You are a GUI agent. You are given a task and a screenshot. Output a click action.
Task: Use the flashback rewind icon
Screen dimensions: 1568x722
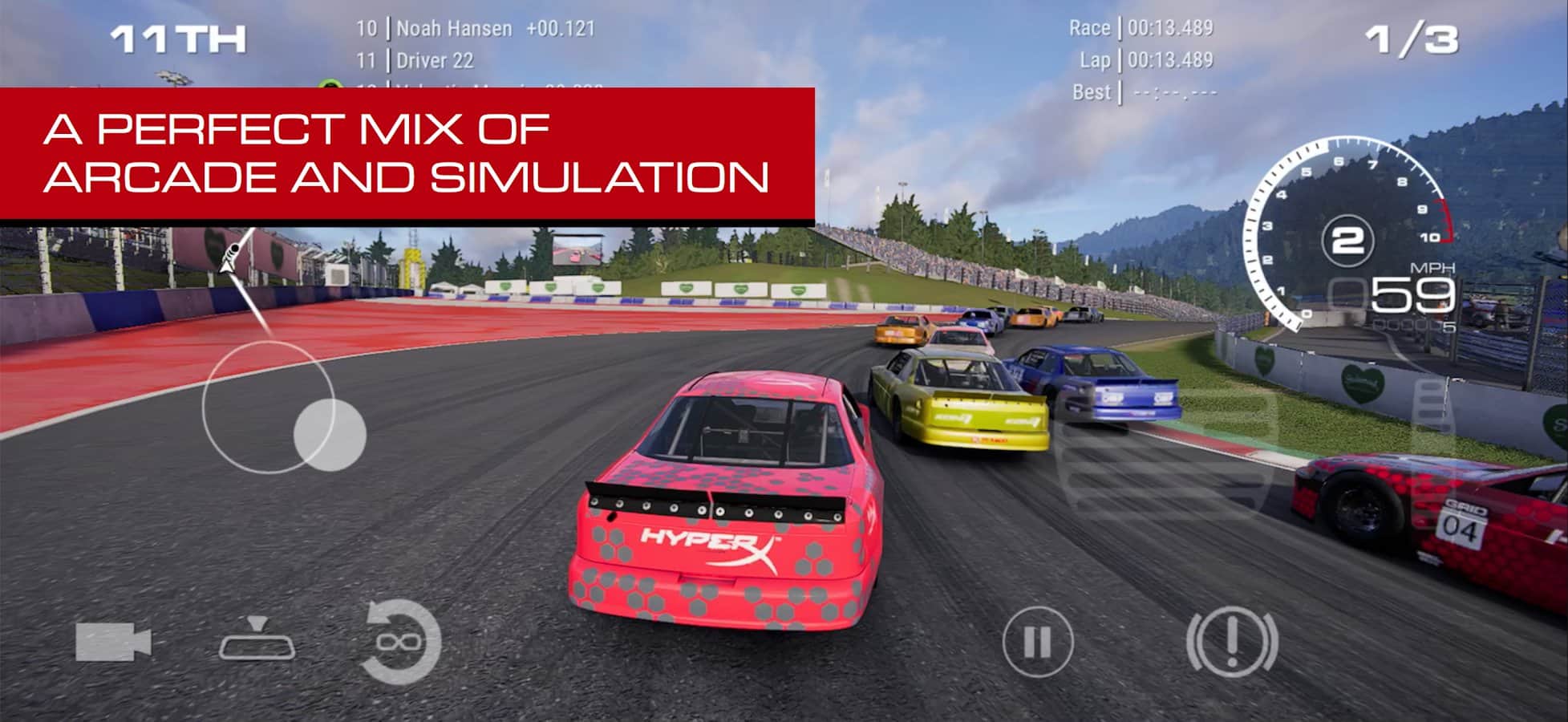(401, 642)
